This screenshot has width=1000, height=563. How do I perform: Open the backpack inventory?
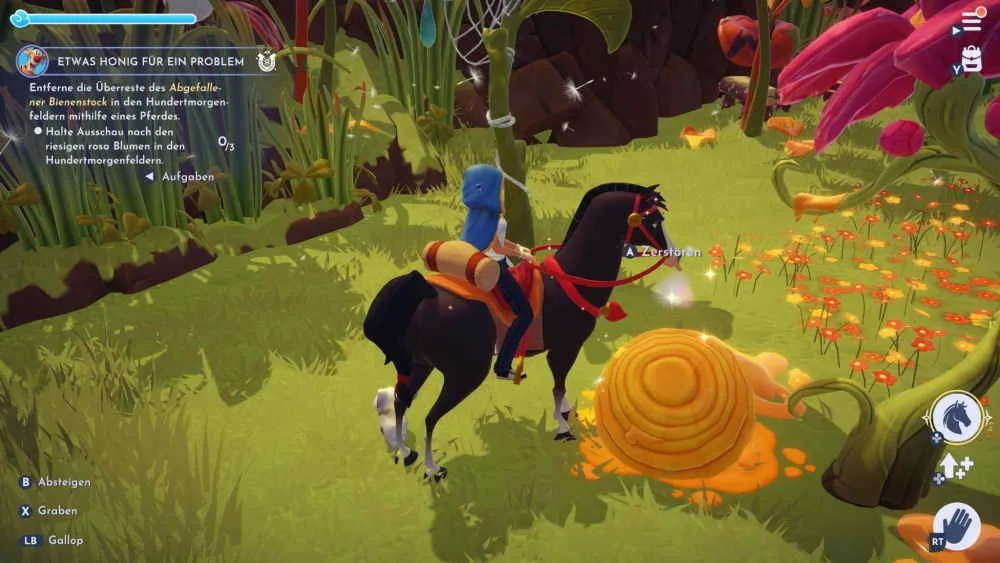click(x=970, y=58)
